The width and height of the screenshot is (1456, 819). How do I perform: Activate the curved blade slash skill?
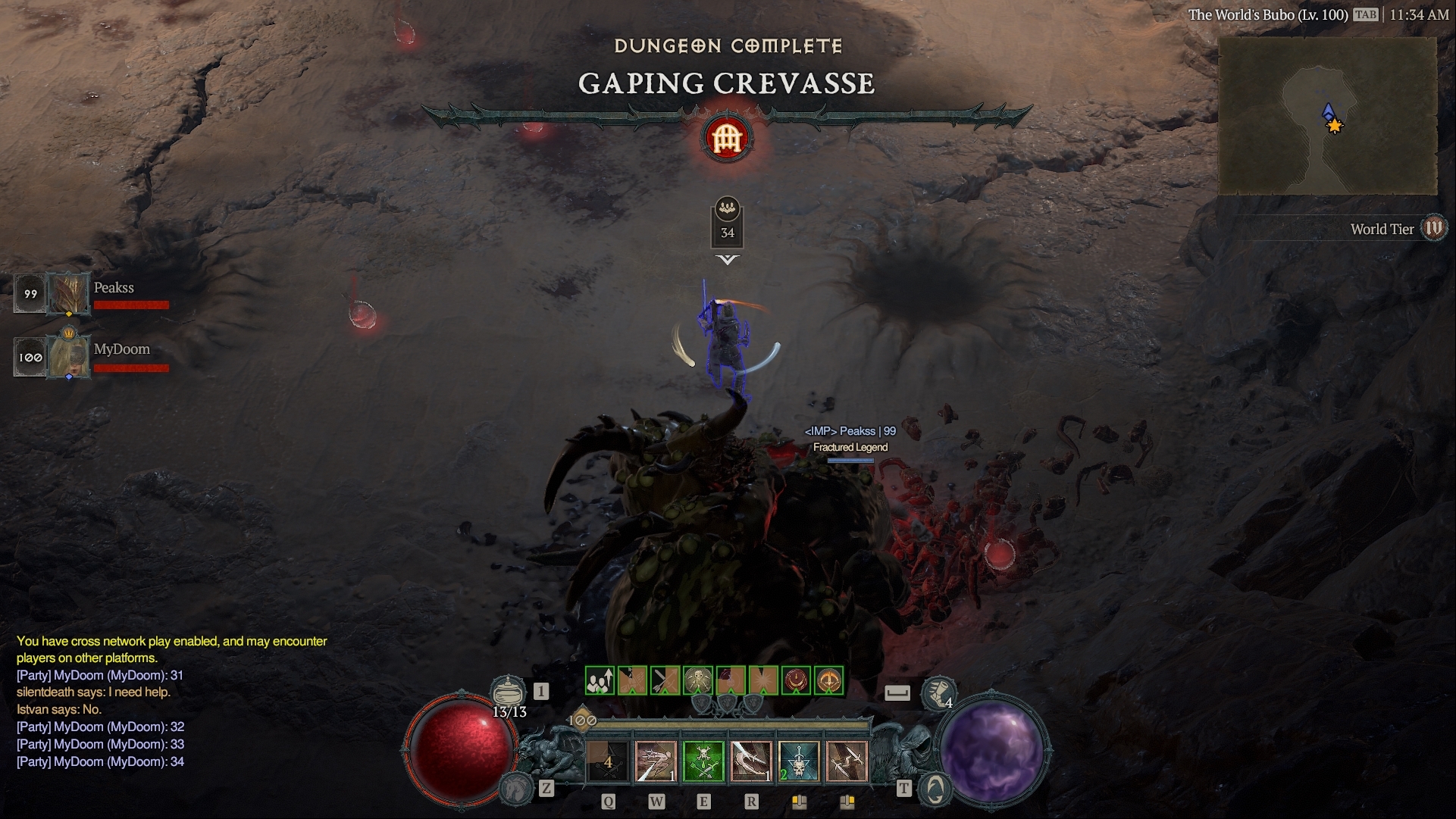751,761
